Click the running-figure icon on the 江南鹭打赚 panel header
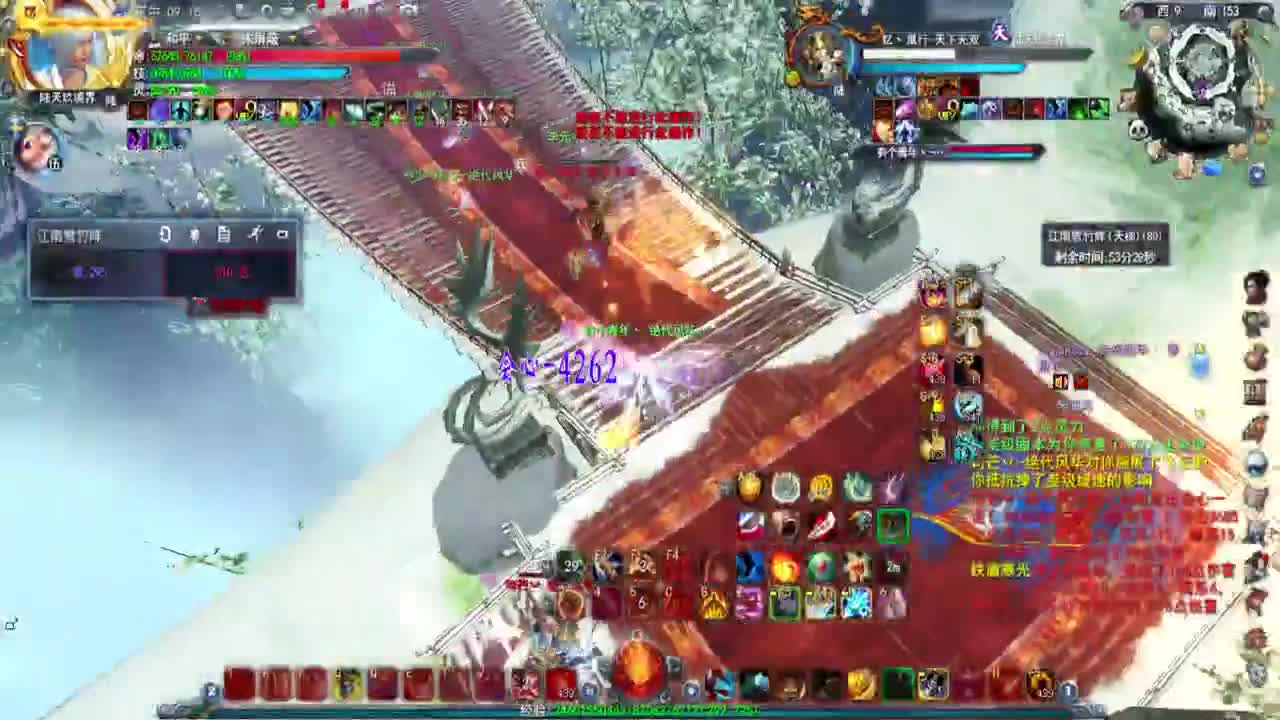This screenshot has width=1280, height=720. pos(255,235)
